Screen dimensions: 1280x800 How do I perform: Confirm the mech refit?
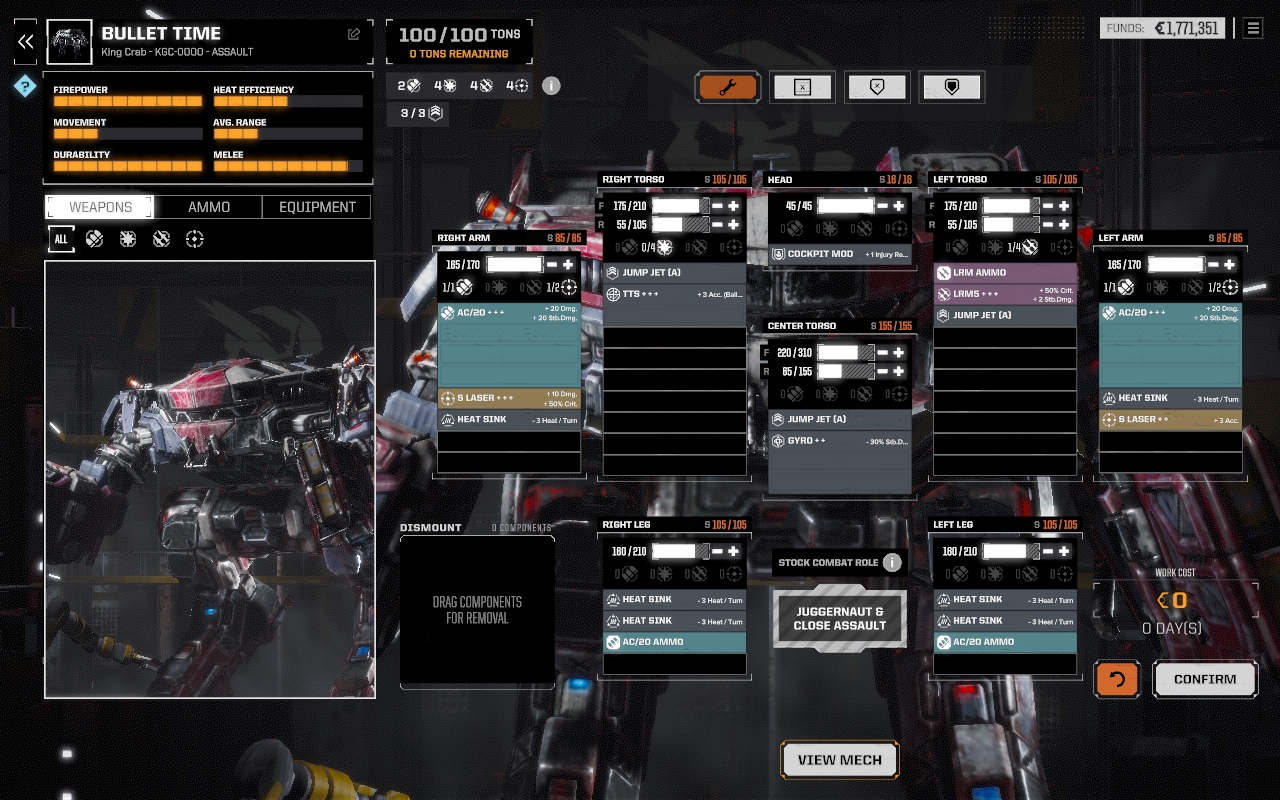pos(1204,679)
